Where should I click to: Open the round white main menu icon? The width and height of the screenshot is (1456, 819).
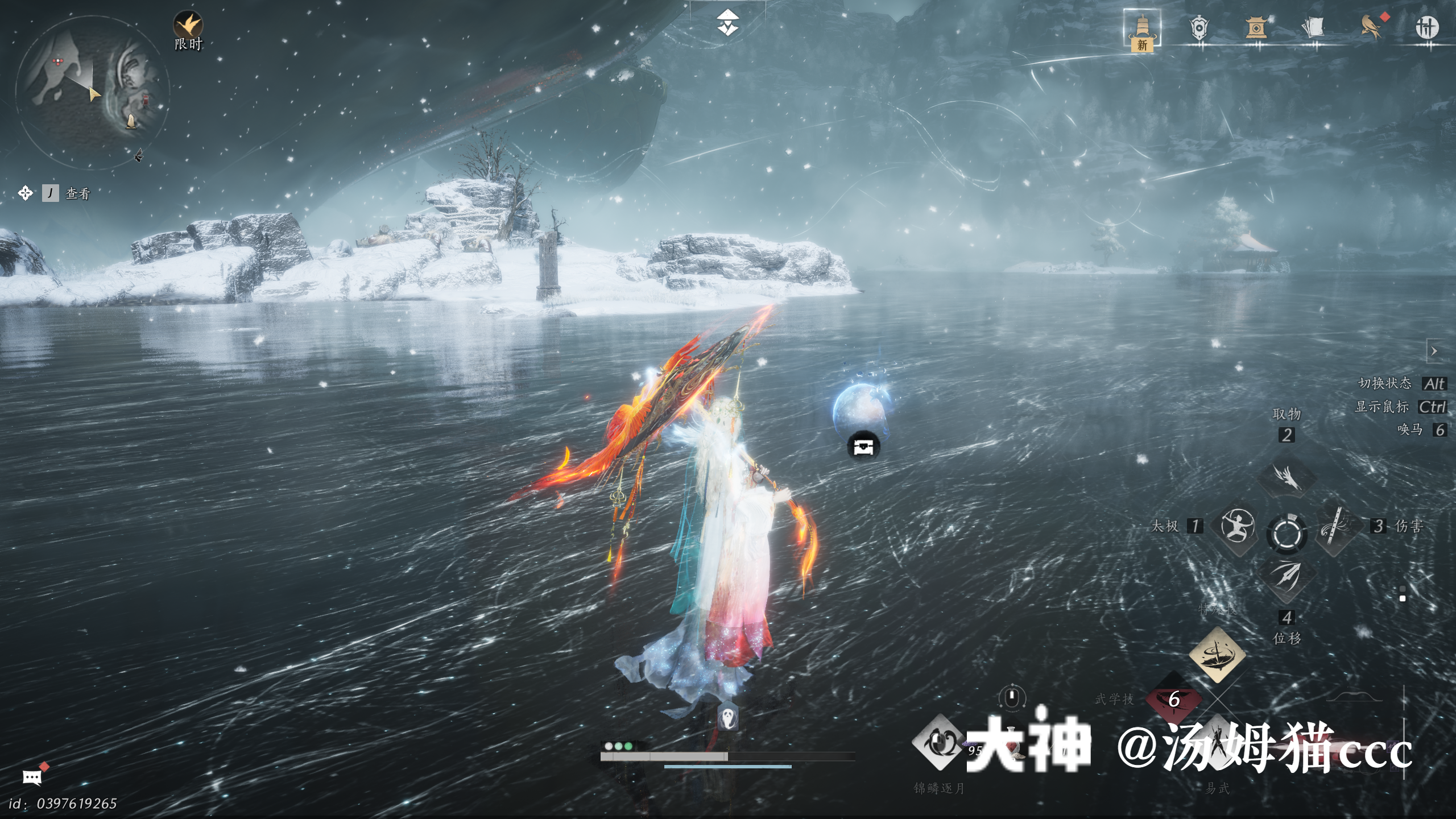tap(1427, 27)
